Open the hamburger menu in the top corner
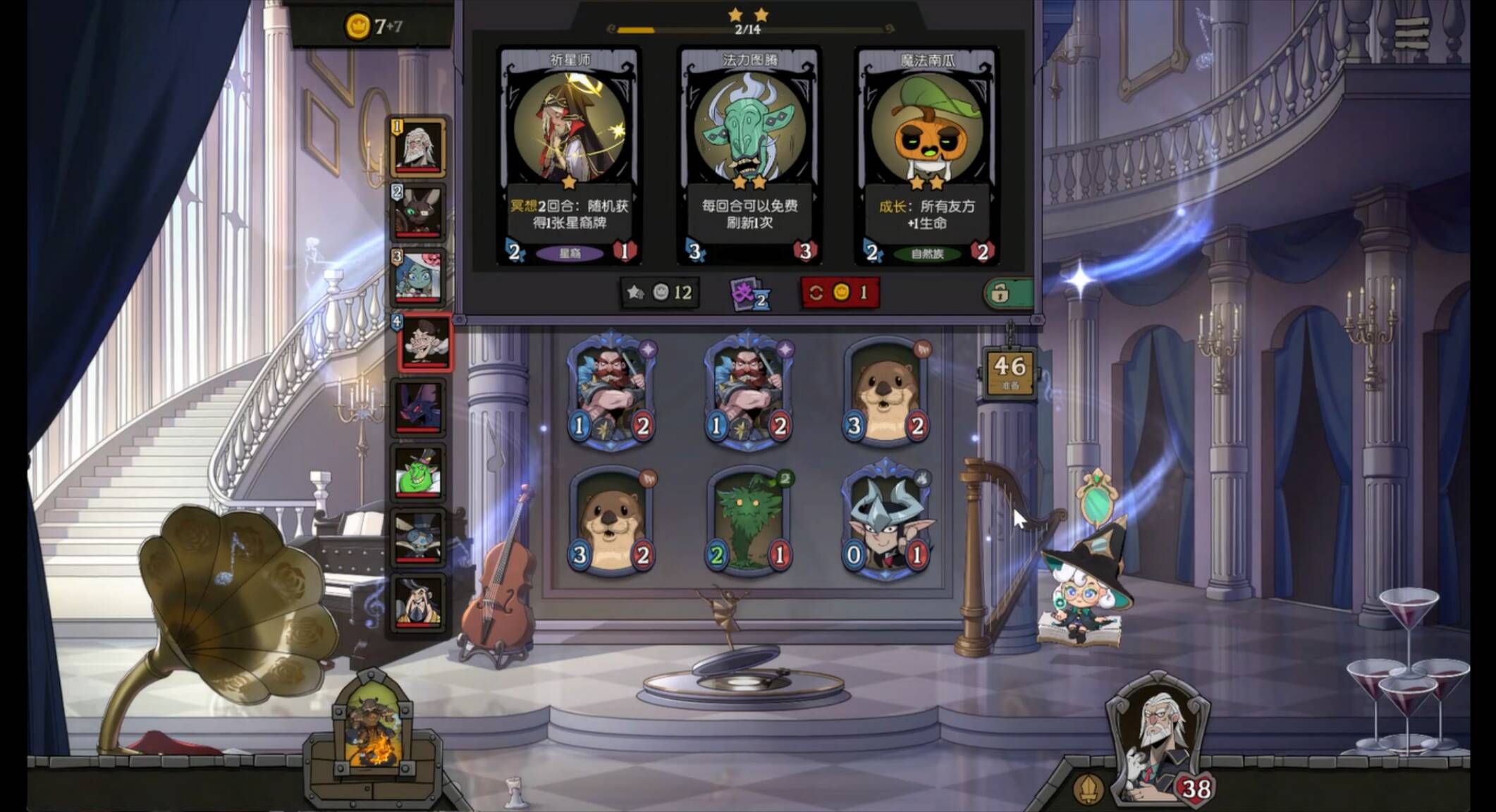1496x812 pixels. click(x=1411, y=32)
